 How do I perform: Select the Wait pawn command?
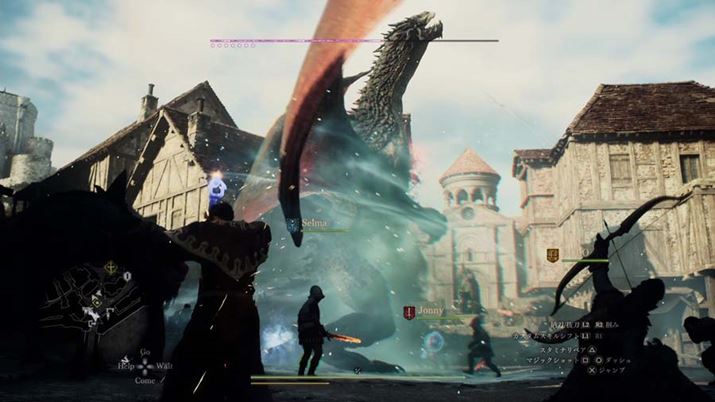[164, 366]
